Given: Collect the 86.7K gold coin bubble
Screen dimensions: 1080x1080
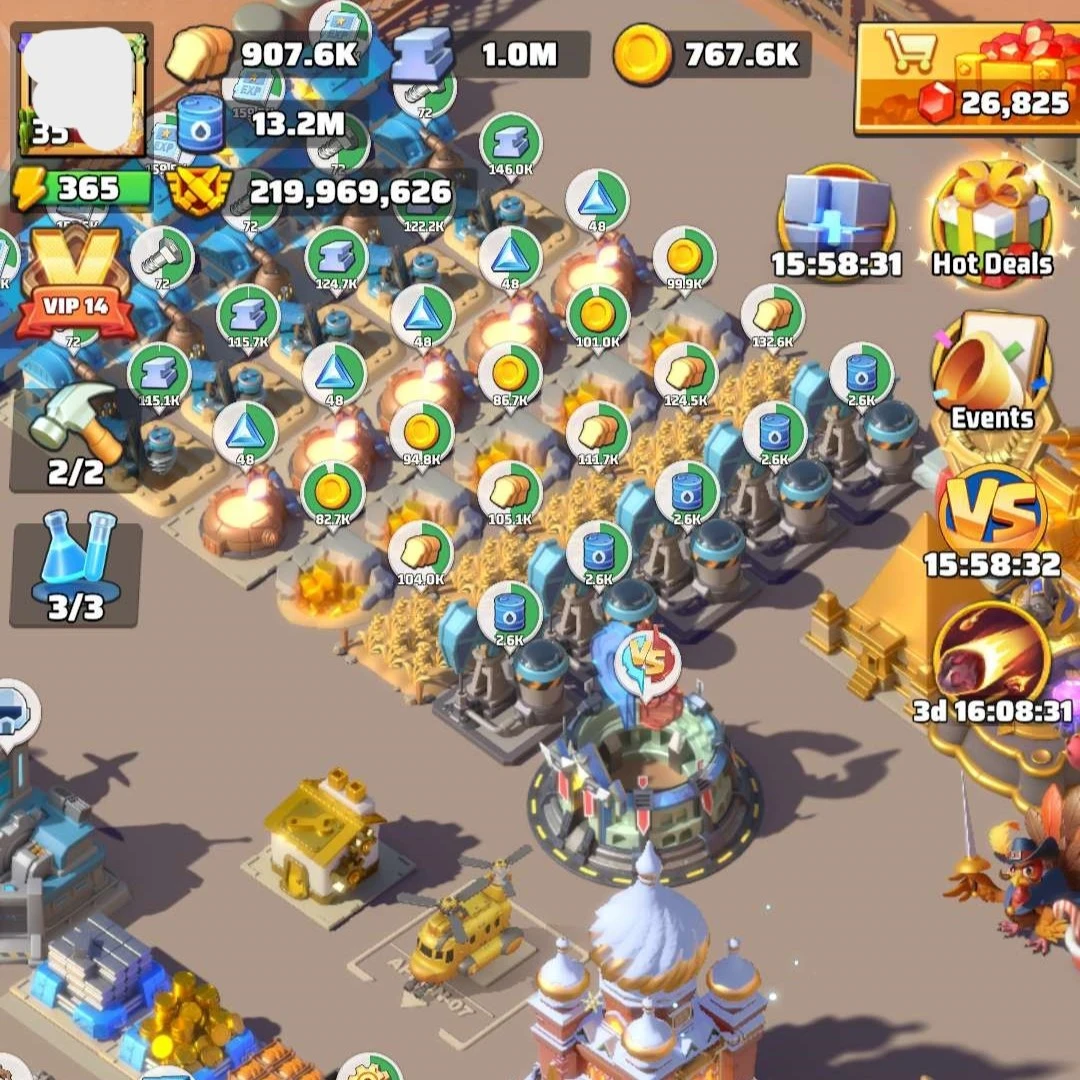Looking at the screenshot, I should 510,374.
